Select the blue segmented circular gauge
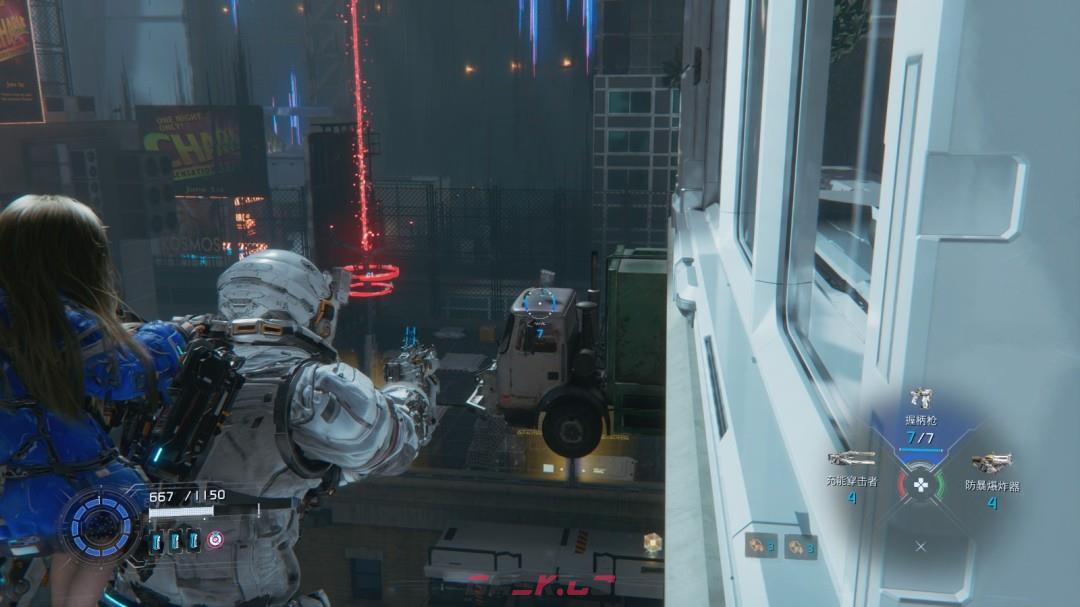Image resolution: width=1080 pixels, height=607 pixels. click(101, 523)
